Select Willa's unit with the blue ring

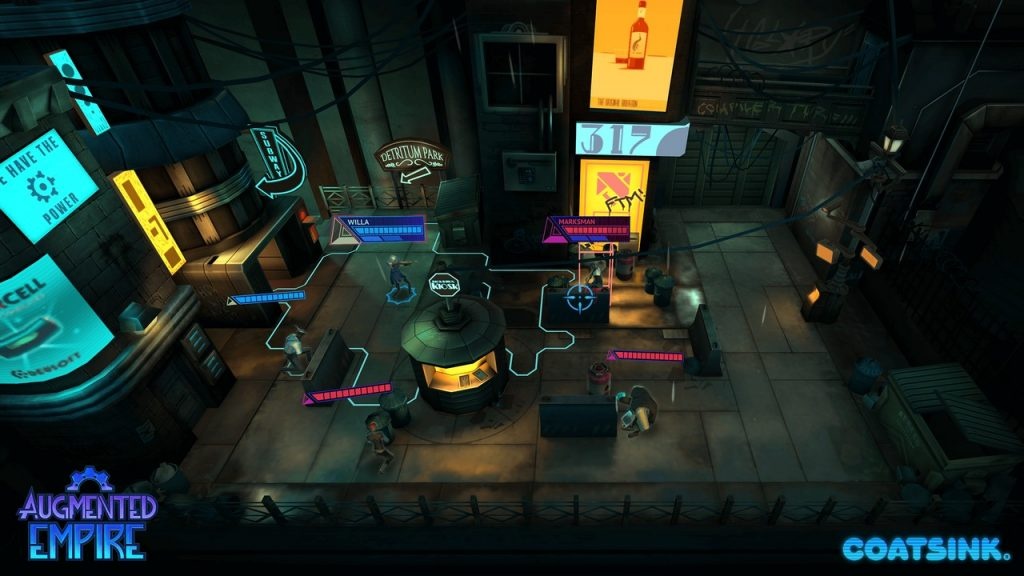coord(399,277)
